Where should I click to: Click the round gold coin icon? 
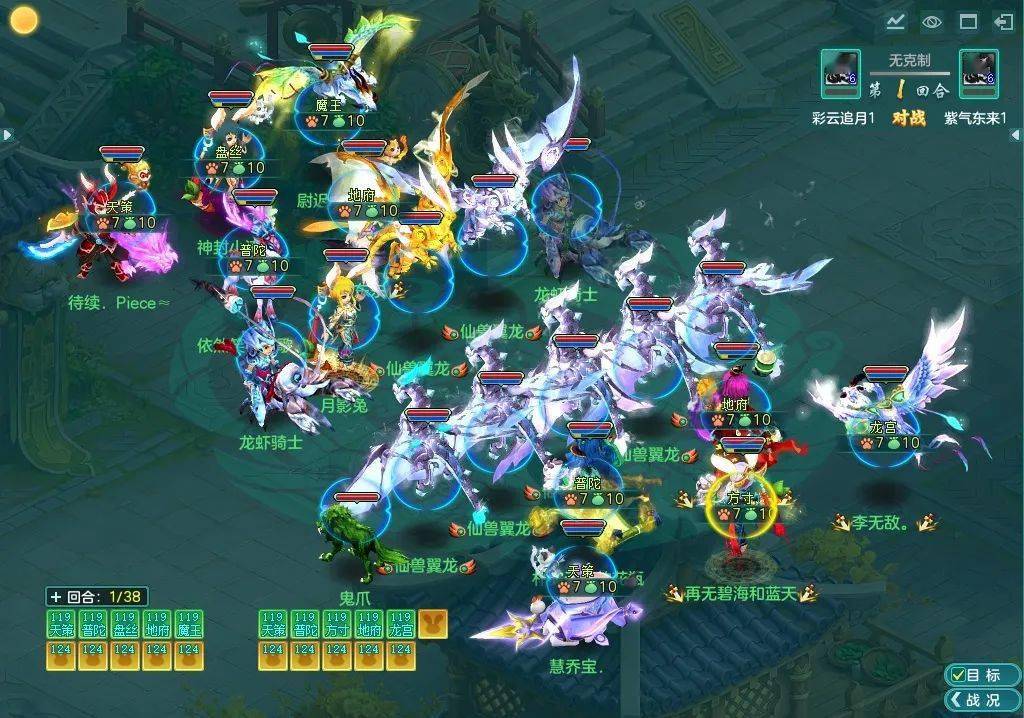23,20
